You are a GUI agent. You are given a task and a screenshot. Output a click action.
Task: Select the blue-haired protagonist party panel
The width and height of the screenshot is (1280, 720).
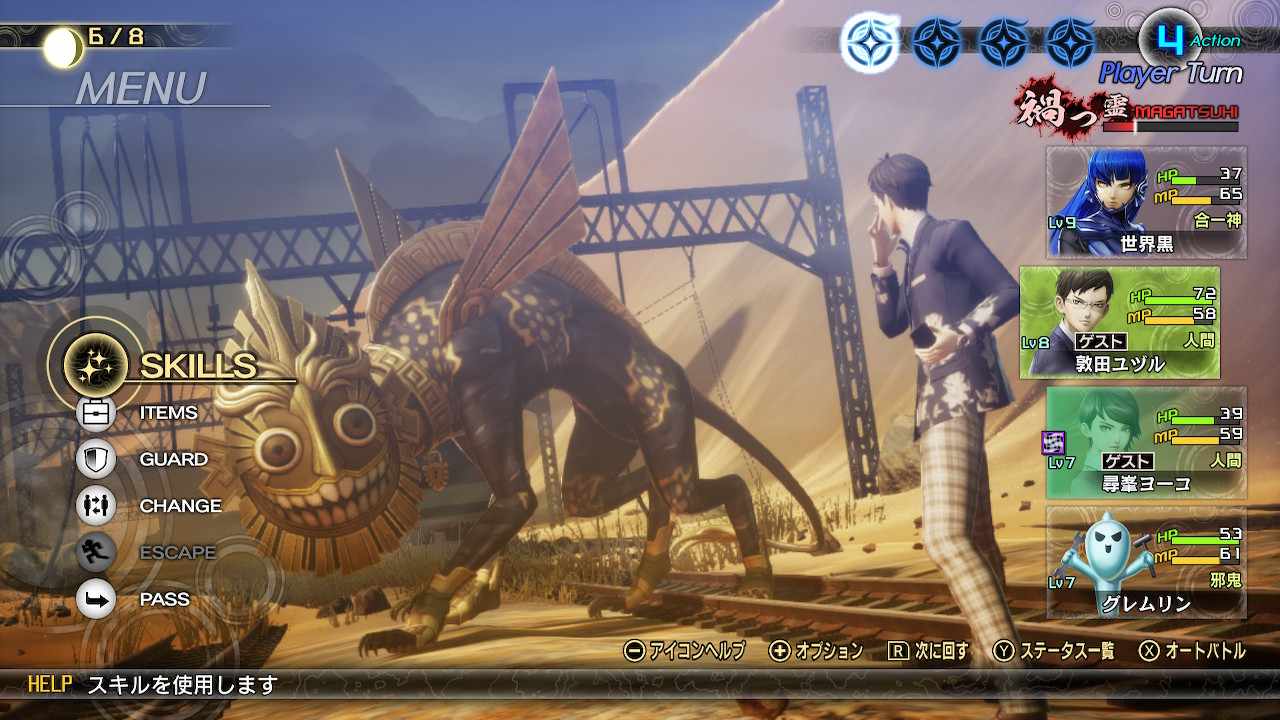[x=1146, y=202]
